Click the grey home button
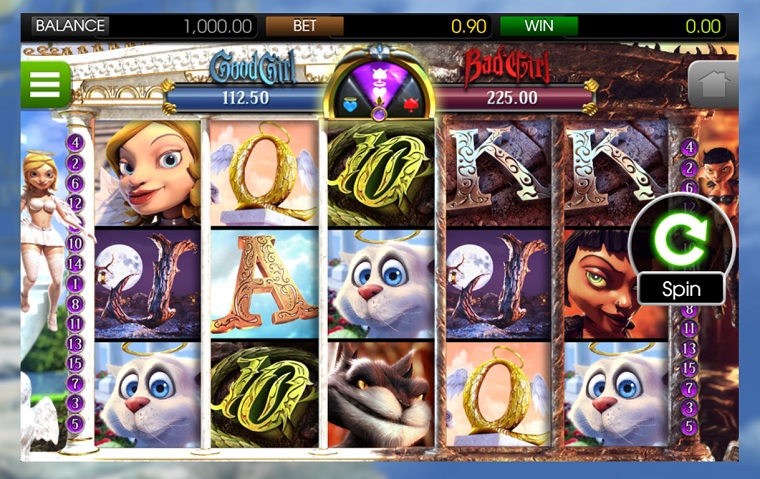Viewport: 760px width, 479px height. coord(713,85)
